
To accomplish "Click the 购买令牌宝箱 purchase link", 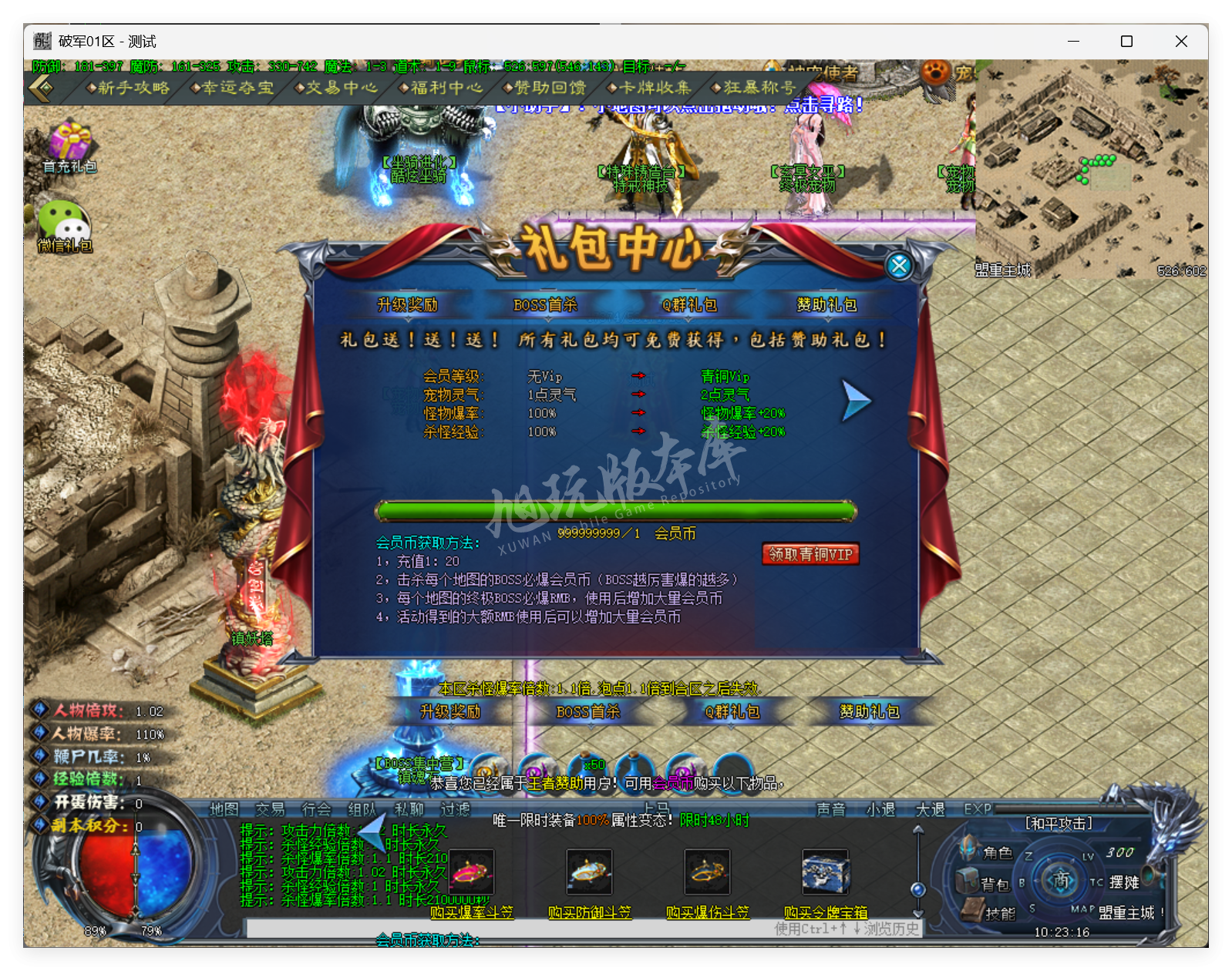I will pos(826,912).
